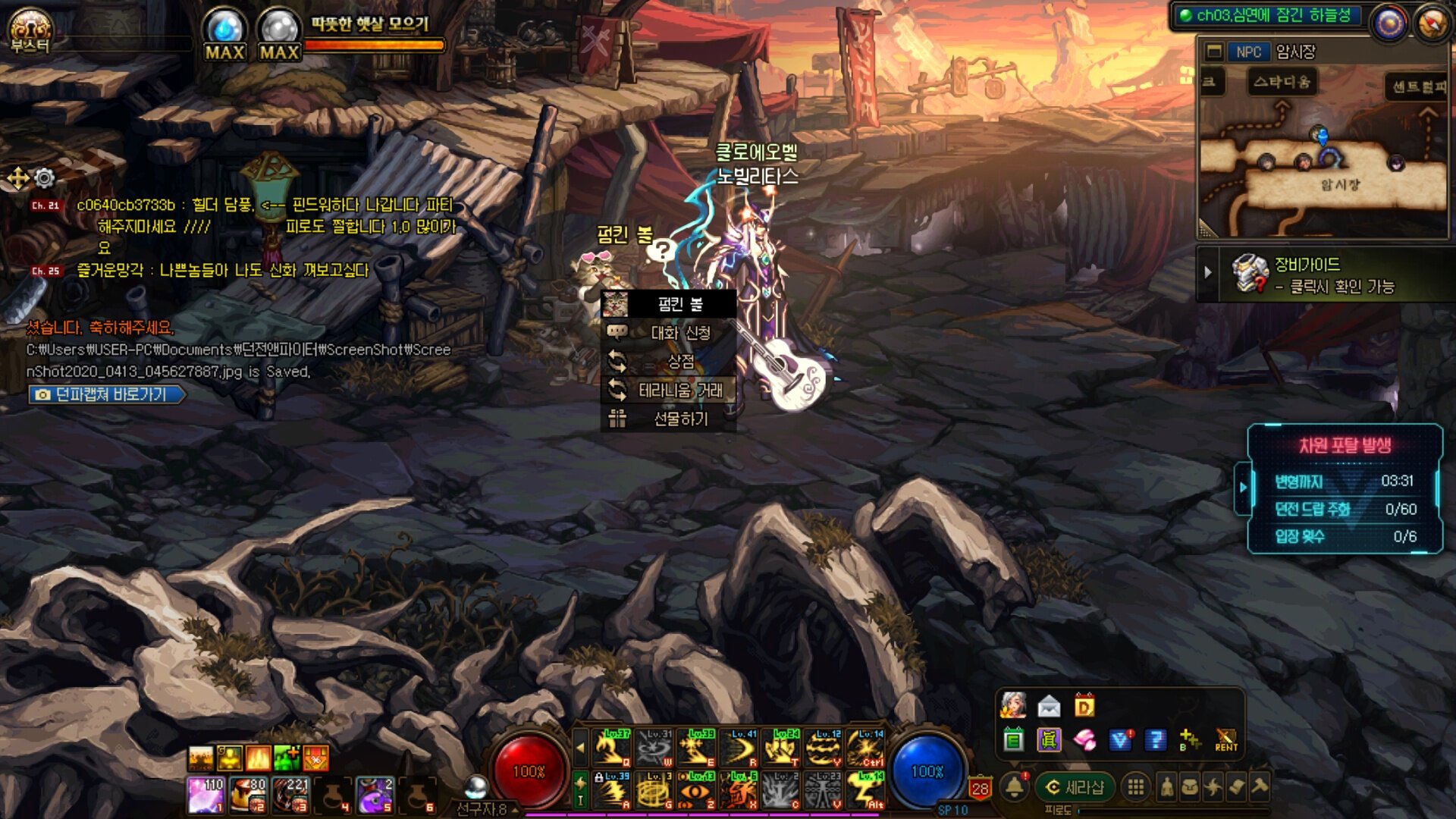Open the grid menu button
This screenshot has width=1456, height=819.
click(x=1135, y=788)
